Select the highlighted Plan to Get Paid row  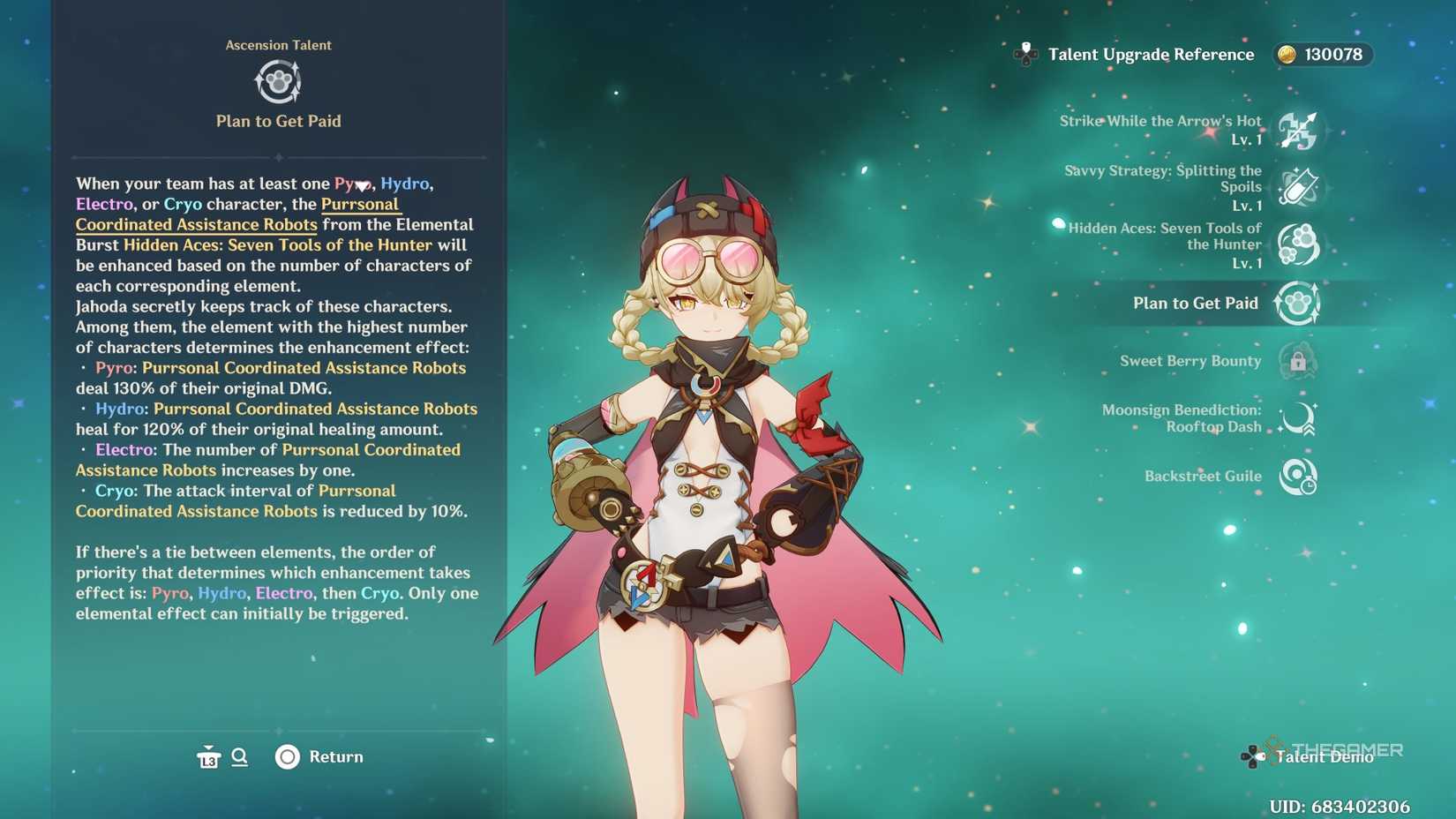(x=1195, y=303)
